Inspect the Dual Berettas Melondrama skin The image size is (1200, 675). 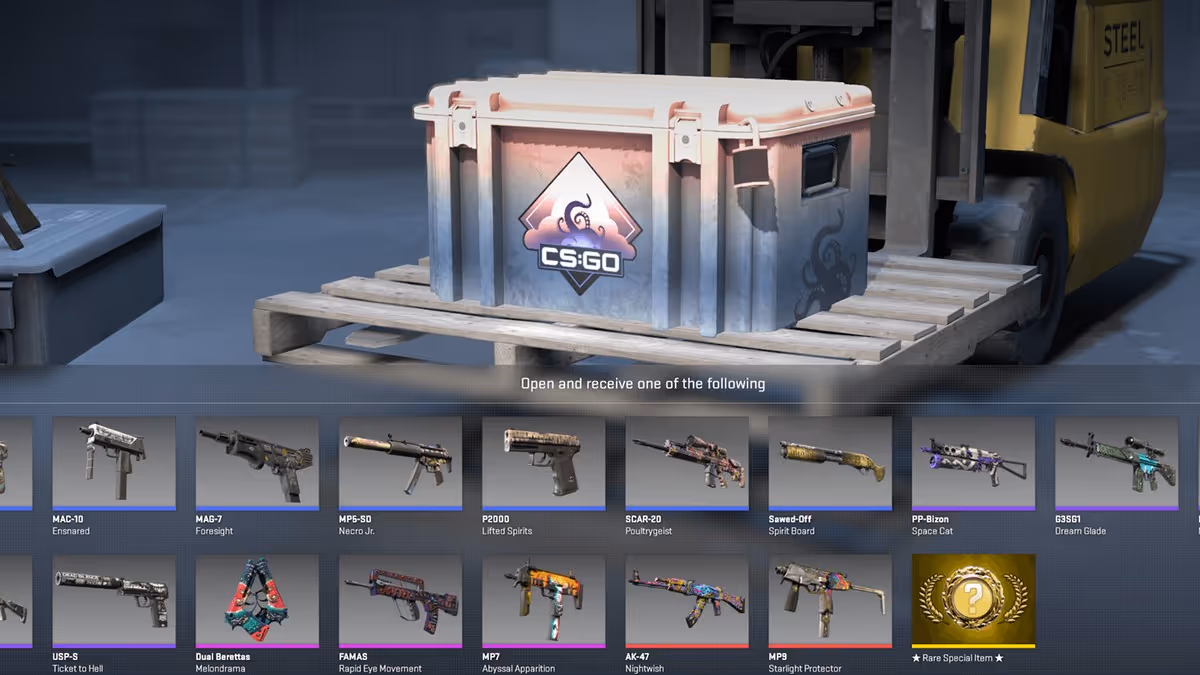[257, 600]
